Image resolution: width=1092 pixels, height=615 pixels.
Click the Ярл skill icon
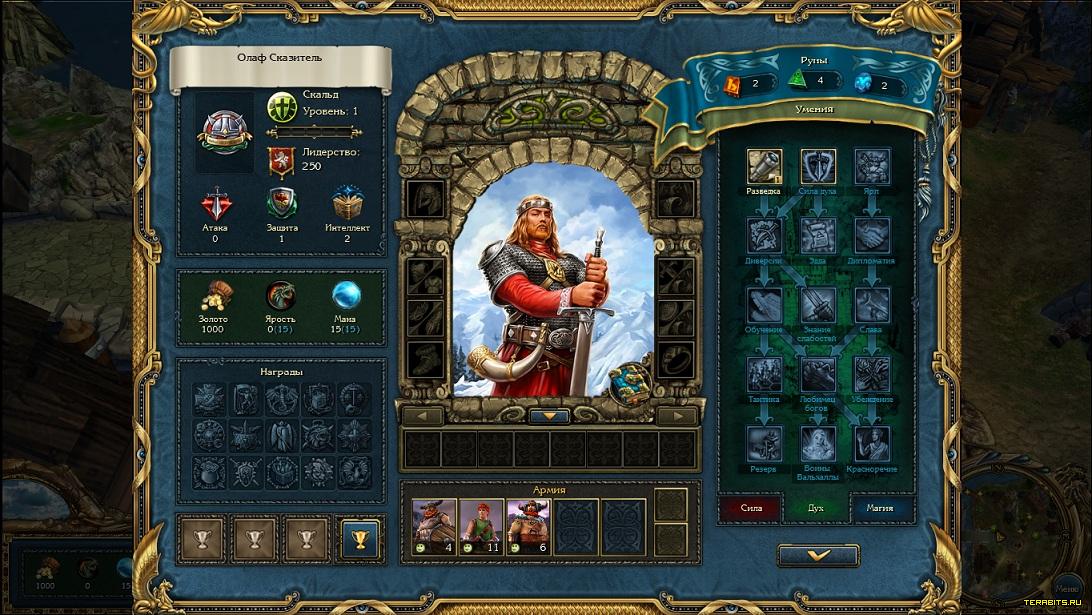(x=872, y=167)
